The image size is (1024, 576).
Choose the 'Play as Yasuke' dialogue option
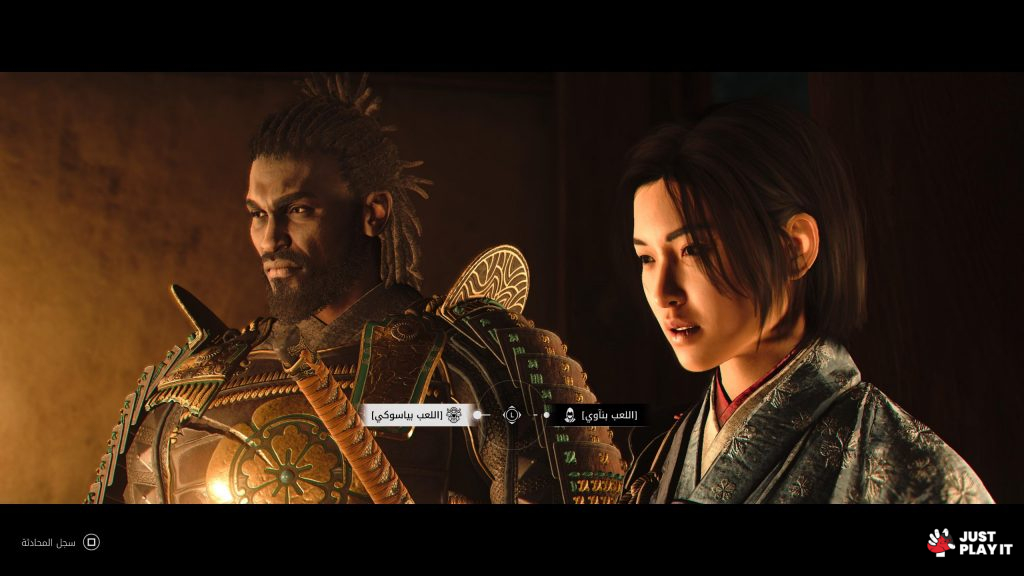pyautogui.click(x=418, y=414)
